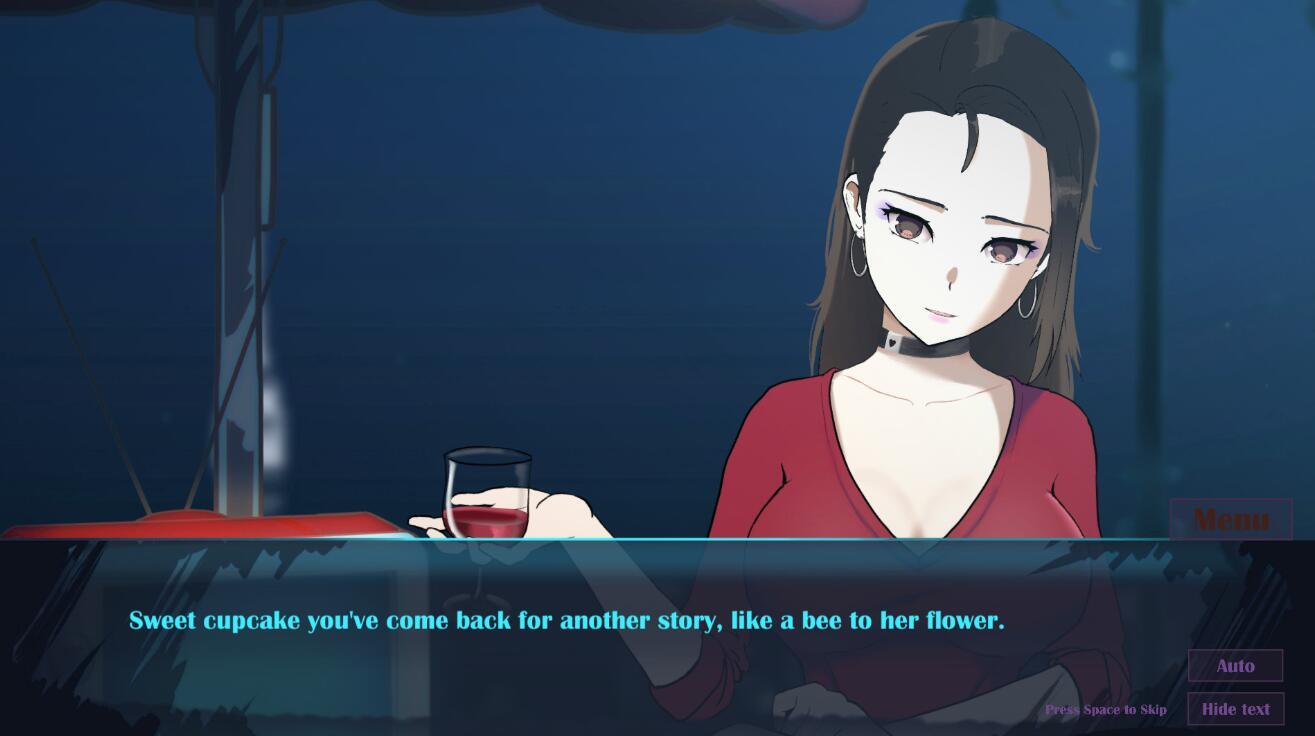Select the dialogue text line

[568, 620]
